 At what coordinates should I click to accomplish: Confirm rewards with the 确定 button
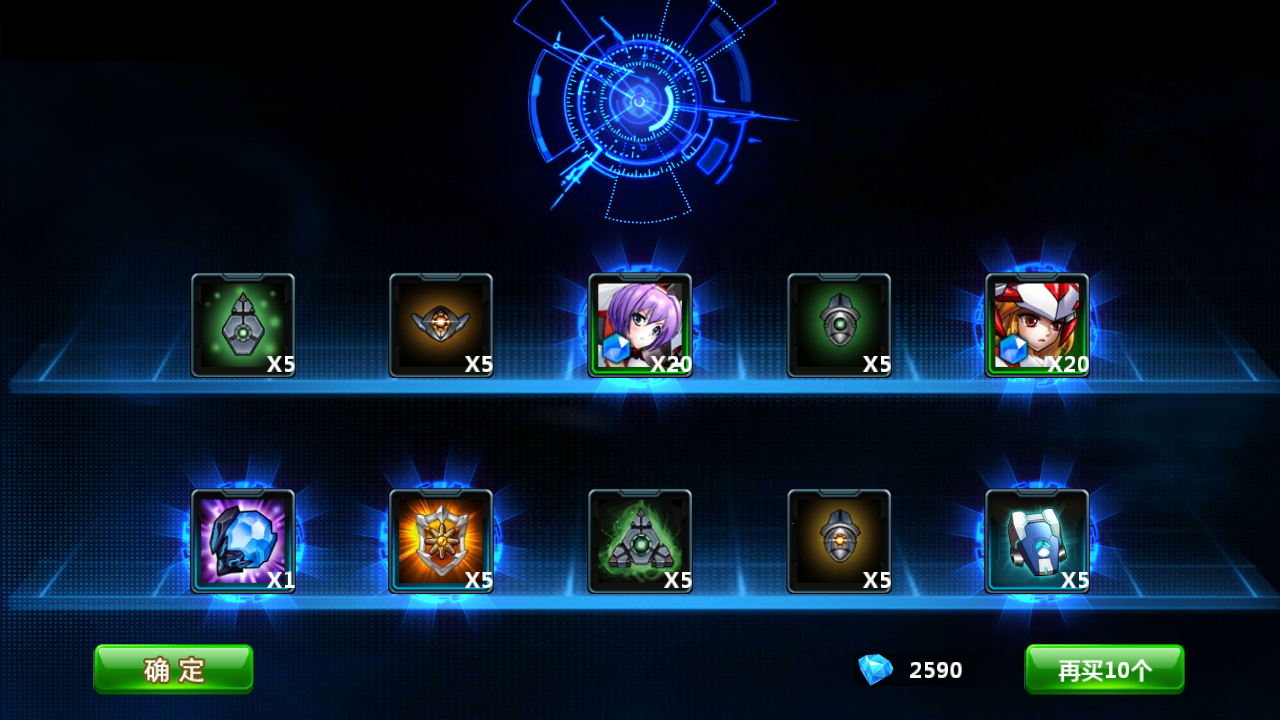pyautogui.click(x=173, y=669)
